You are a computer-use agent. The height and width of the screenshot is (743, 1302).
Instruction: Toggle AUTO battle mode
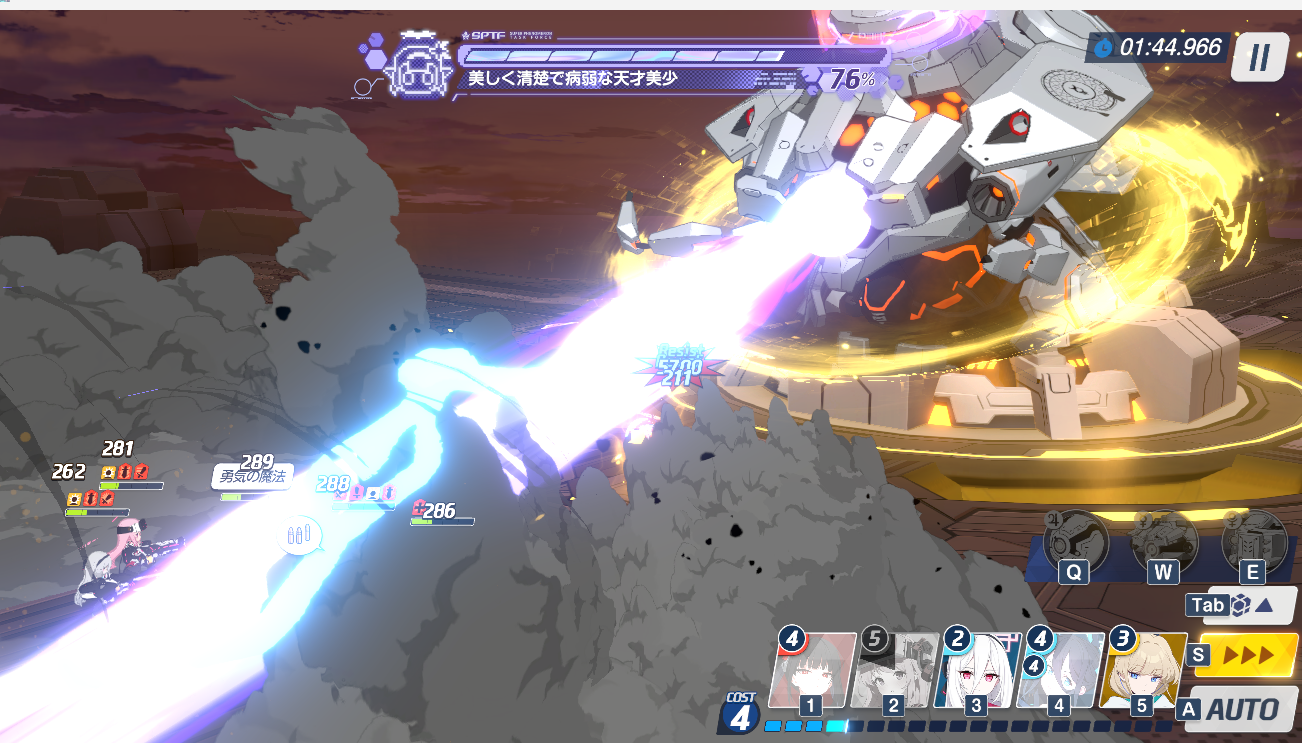1242,709
